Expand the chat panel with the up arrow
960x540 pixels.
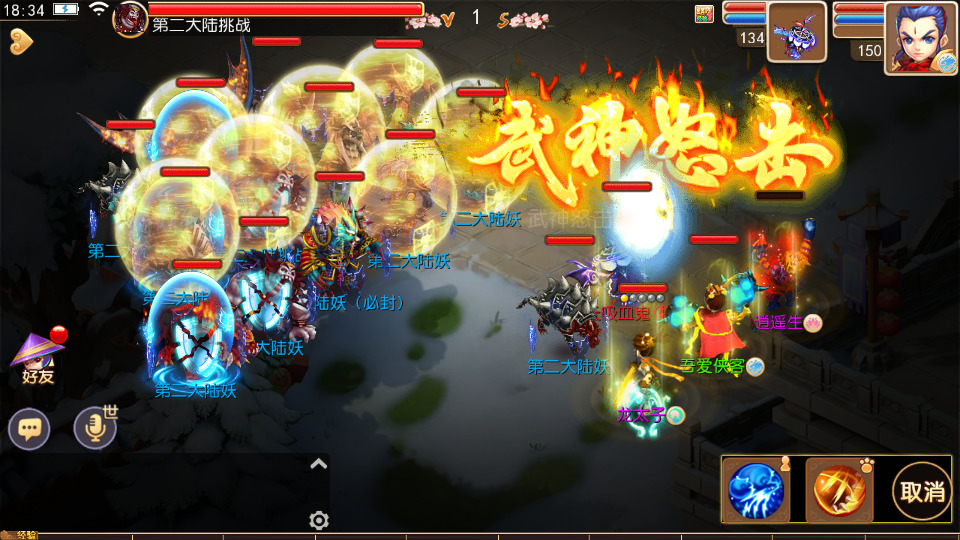coord(319,463)
